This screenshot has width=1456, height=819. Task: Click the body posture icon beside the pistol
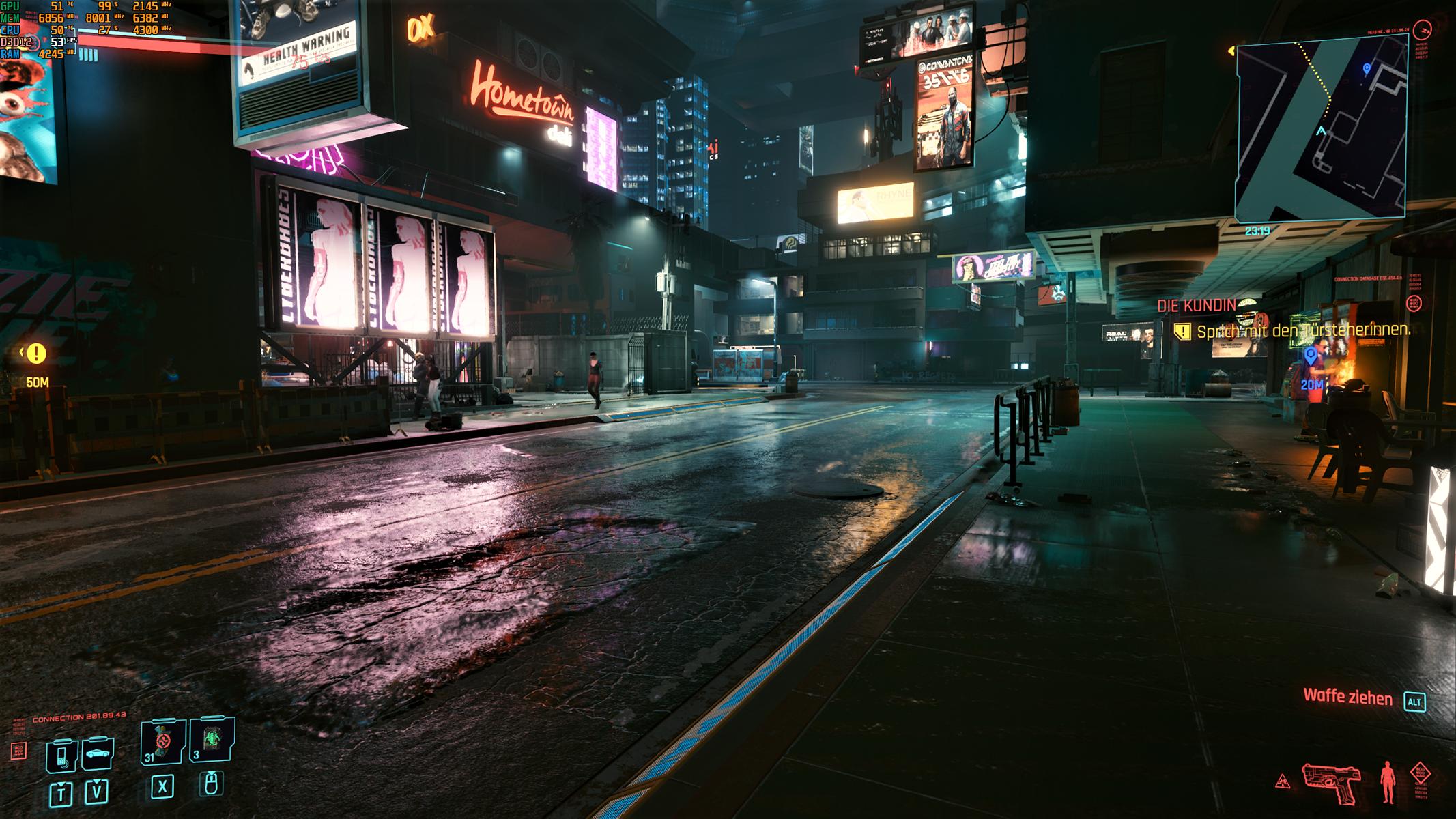(1387, 781)
